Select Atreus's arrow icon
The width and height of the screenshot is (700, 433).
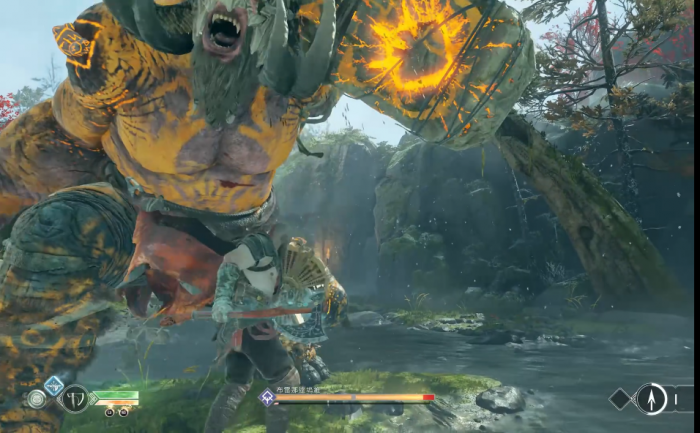(651, 398)
